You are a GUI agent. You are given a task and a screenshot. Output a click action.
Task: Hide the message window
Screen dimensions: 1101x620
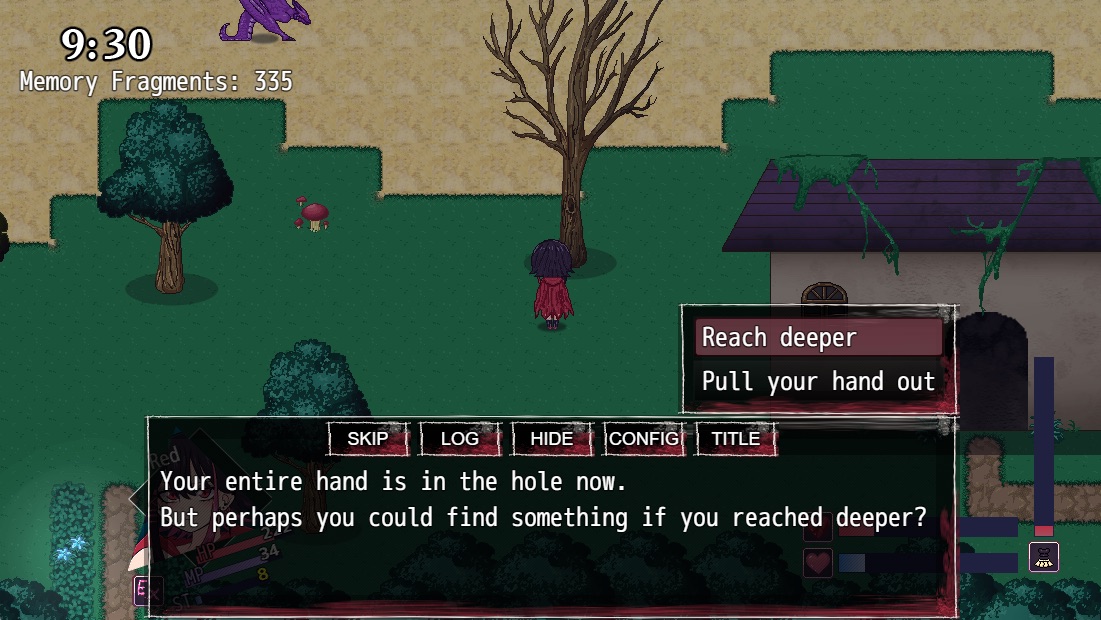(x=552, y=439)
